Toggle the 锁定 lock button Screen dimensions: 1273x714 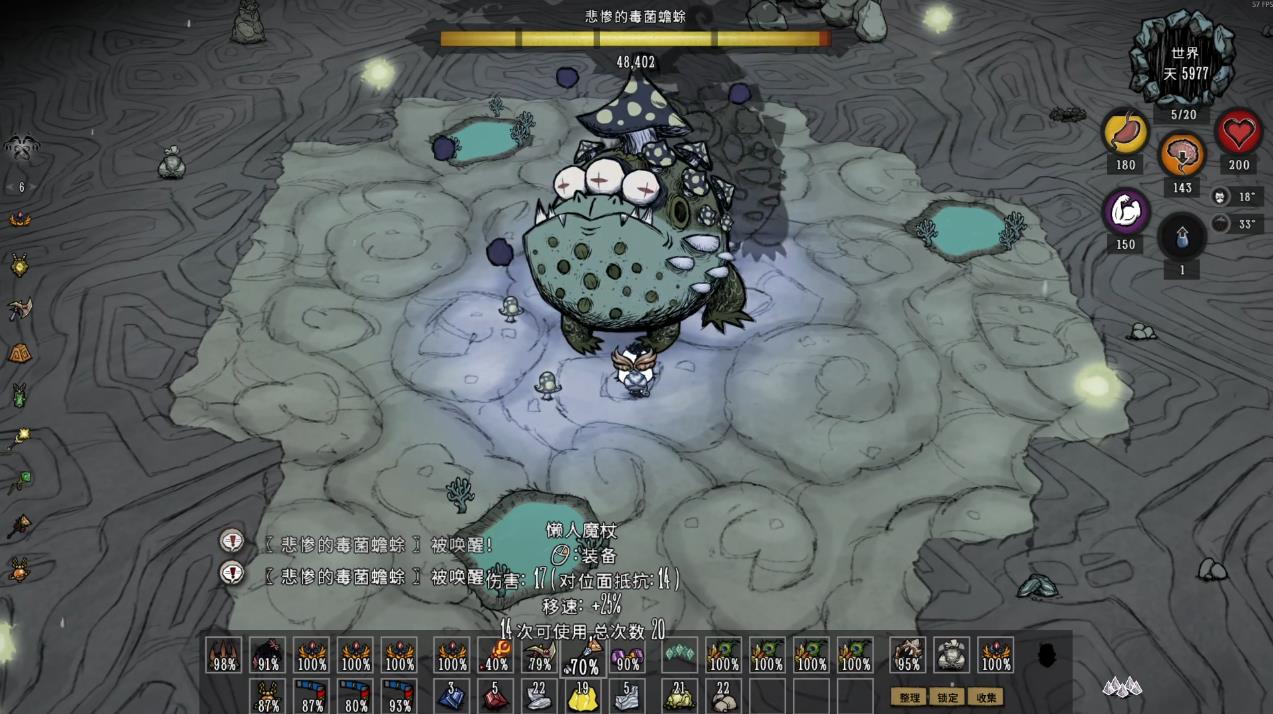[948, 697]
